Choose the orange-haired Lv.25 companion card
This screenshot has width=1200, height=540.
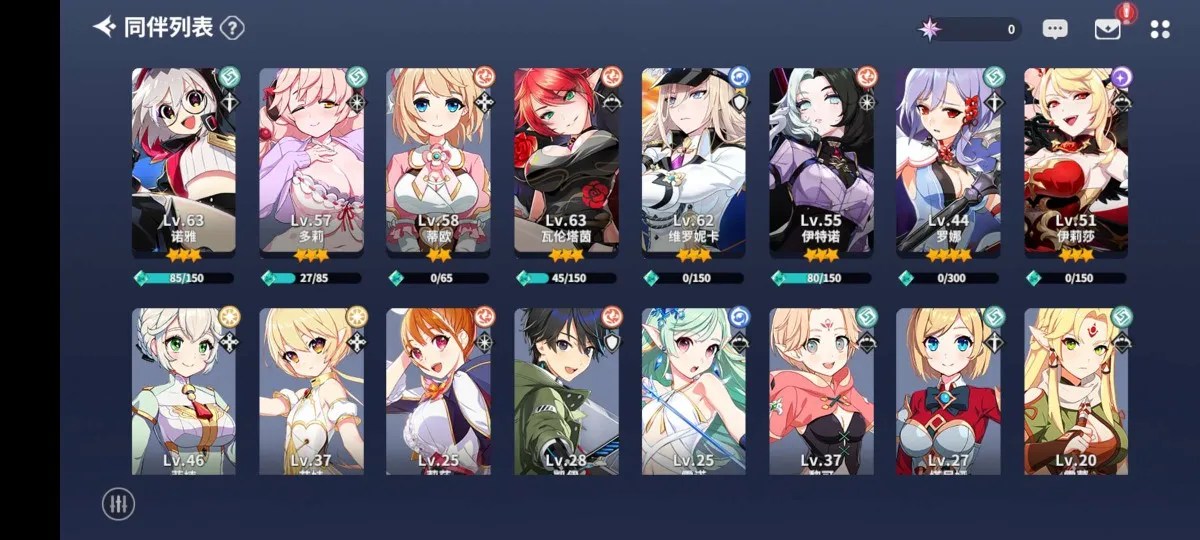(439, 392)
